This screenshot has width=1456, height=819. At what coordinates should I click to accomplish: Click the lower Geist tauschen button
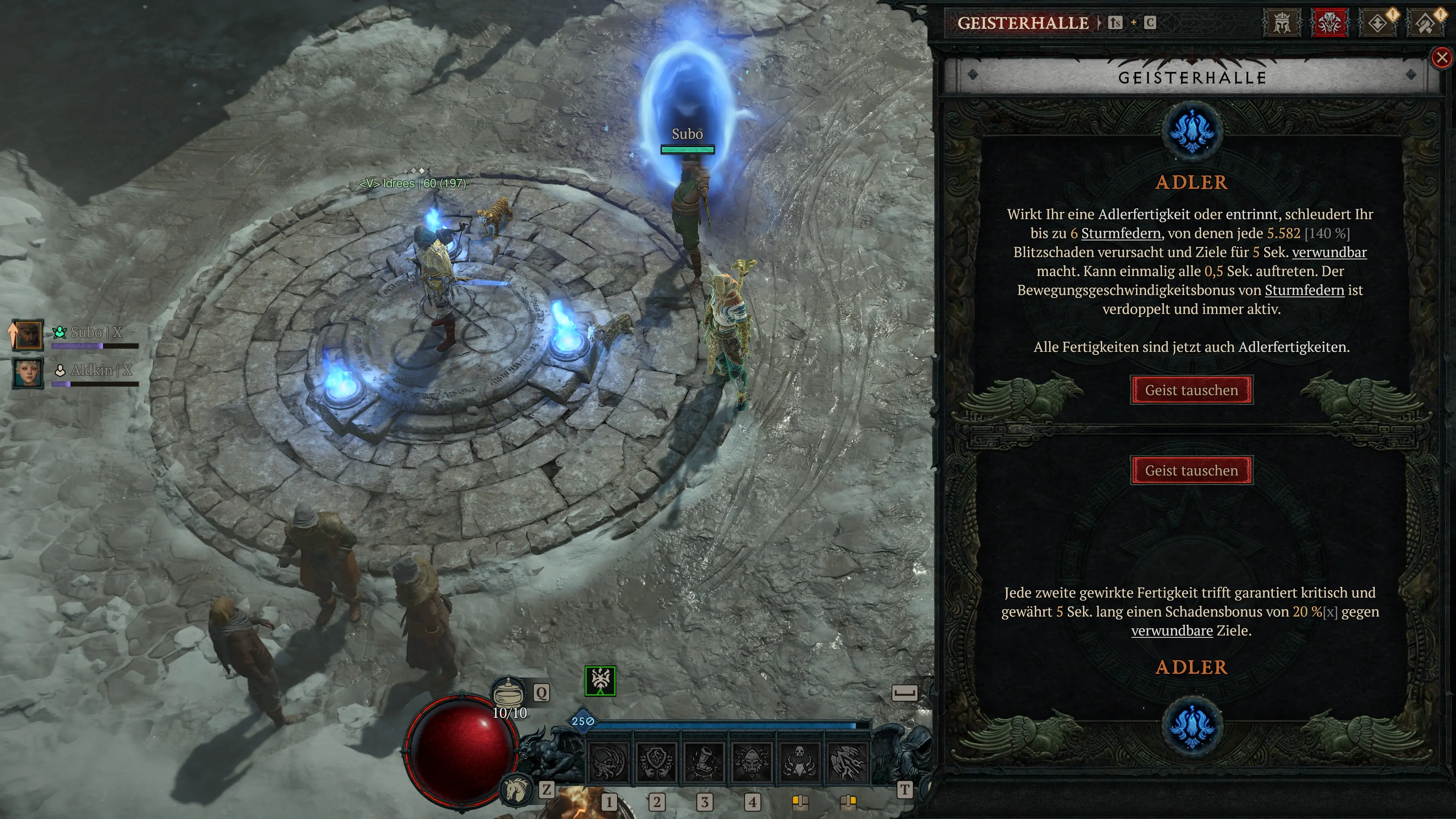pos(1191,470)
